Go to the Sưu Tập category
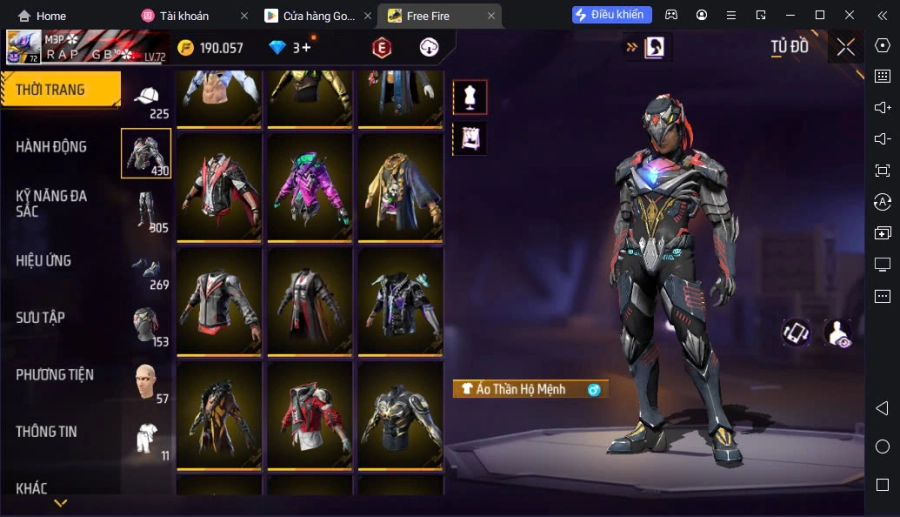The width and height of the screenshot is (900, 517). click(x=41, y=318)
